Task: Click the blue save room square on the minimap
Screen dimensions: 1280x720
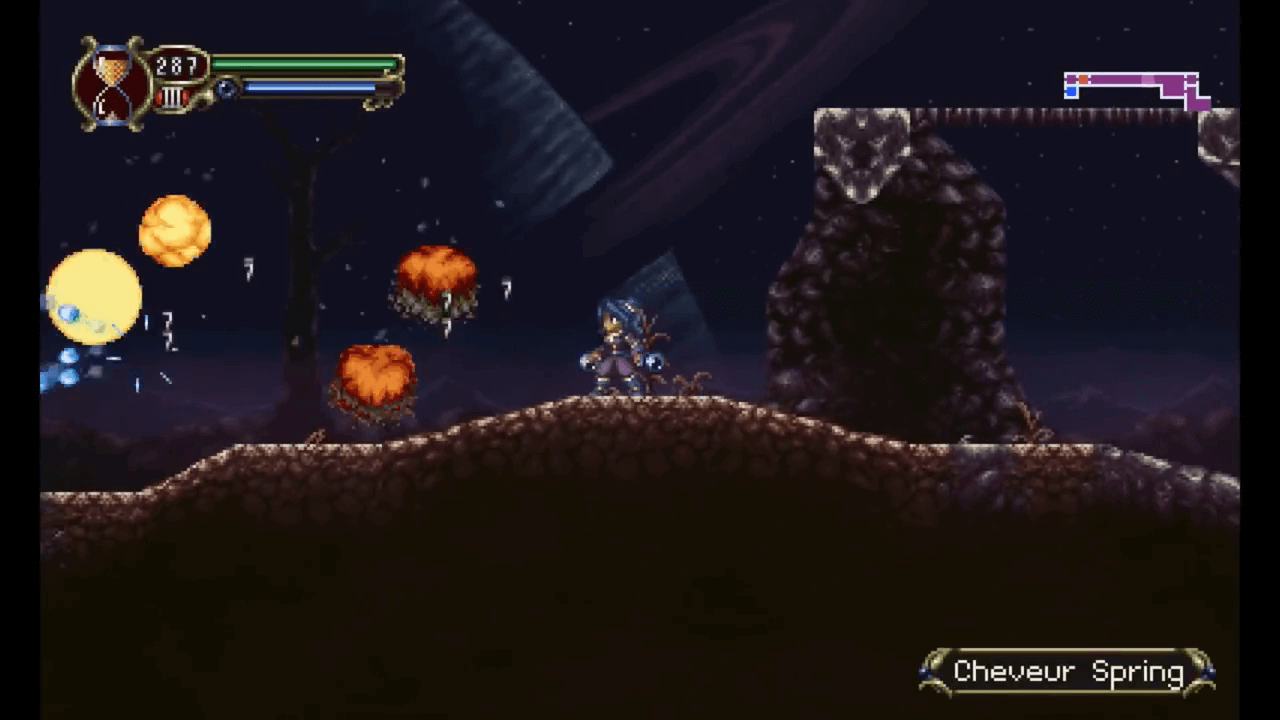Action: [x=1071, y=91]
